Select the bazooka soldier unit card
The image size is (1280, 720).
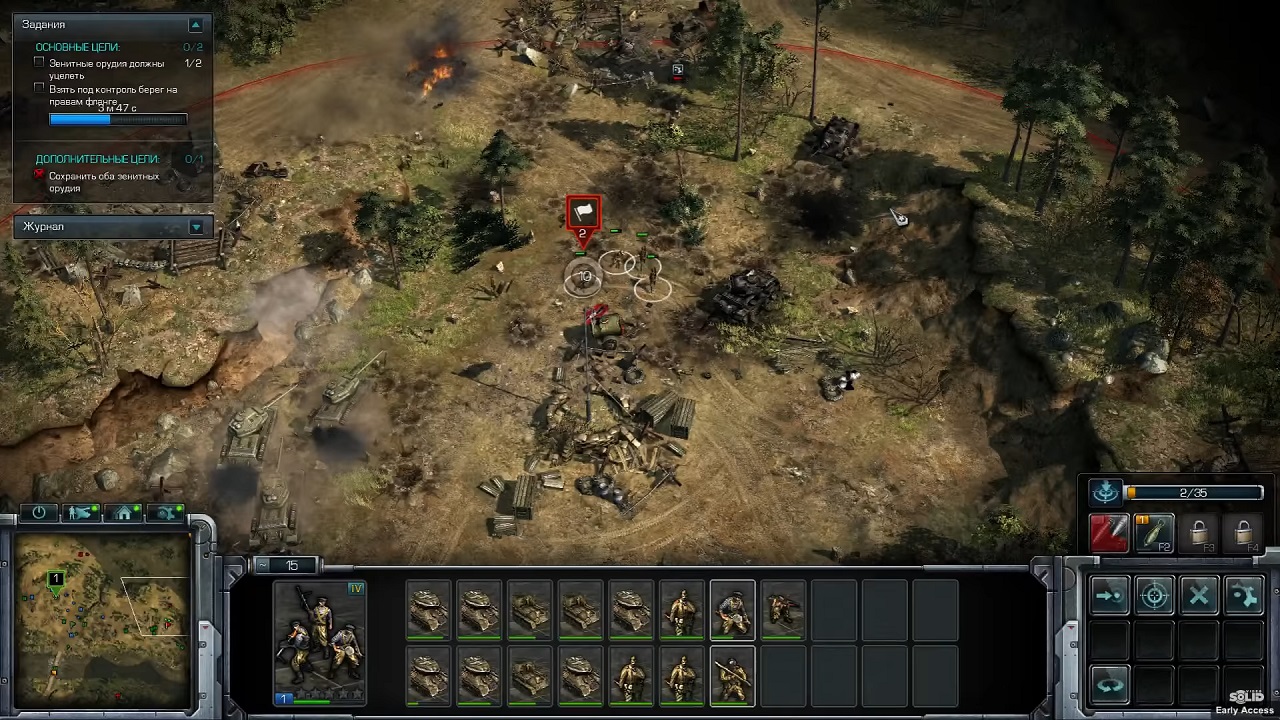click(x=732, y=677)
